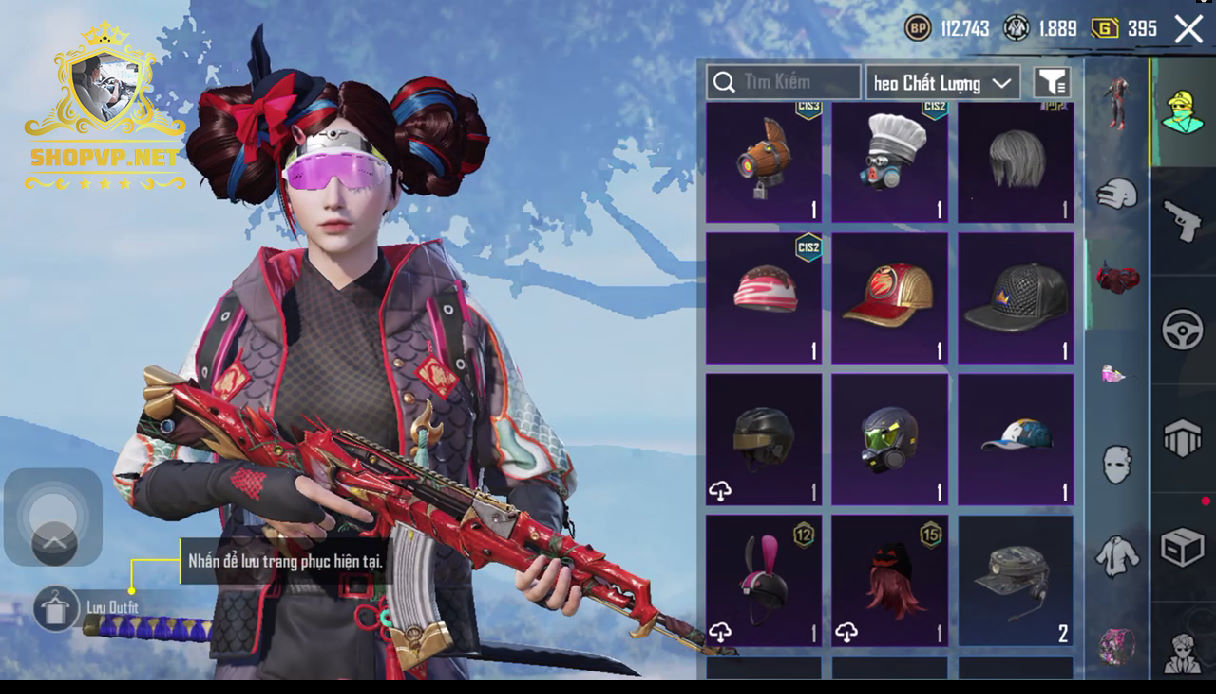This screenshot has width=1216, height=694.
Task: Open the Theo Chất Lượng sort dropdown
Action: tap(942, 83)
